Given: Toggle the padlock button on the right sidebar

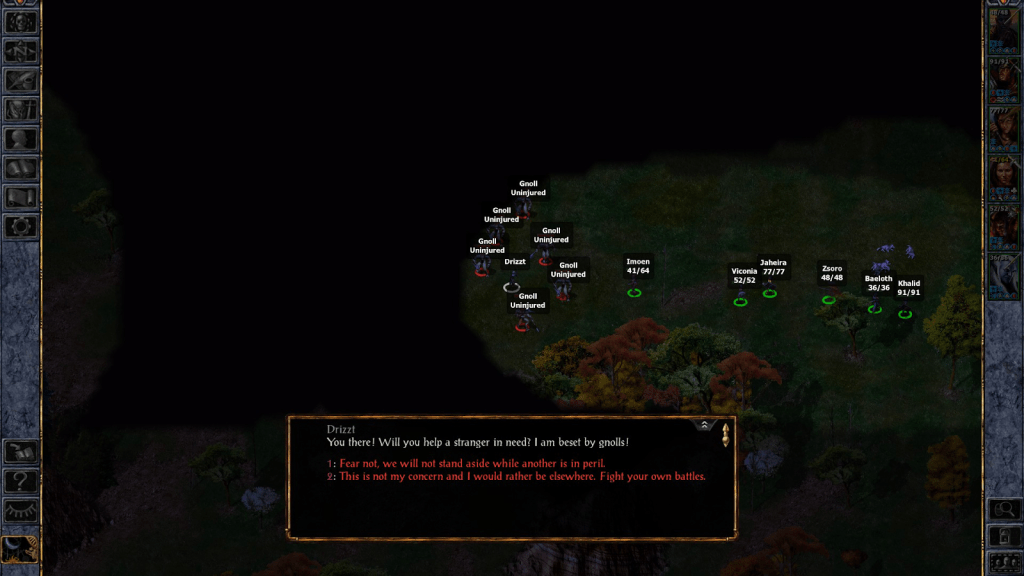Looking at the screenshot, I should tap(1004, 537).
